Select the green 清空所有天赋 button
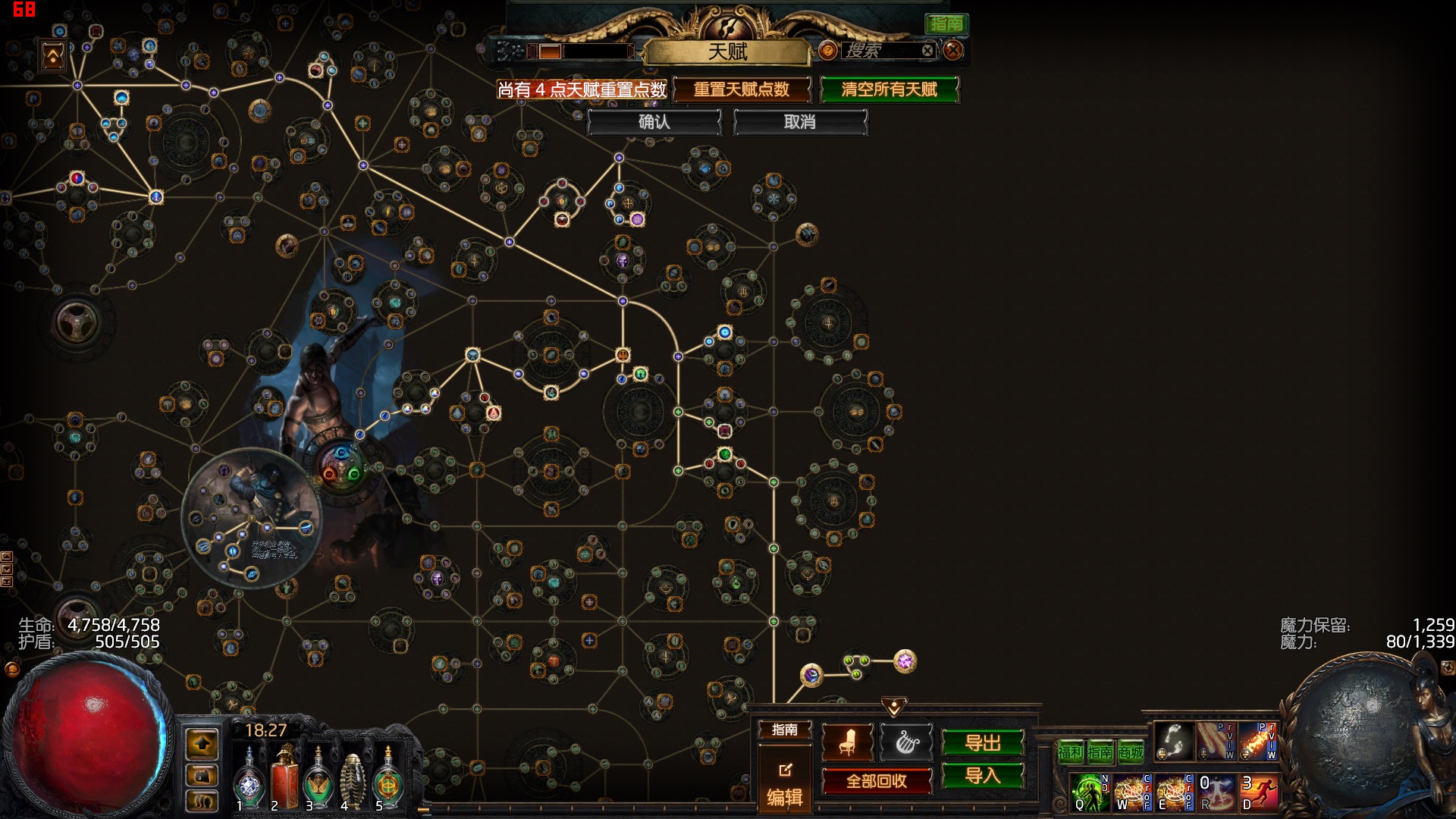The width and height of the screenshot is (1456, 819). click(x=889, y=89)
